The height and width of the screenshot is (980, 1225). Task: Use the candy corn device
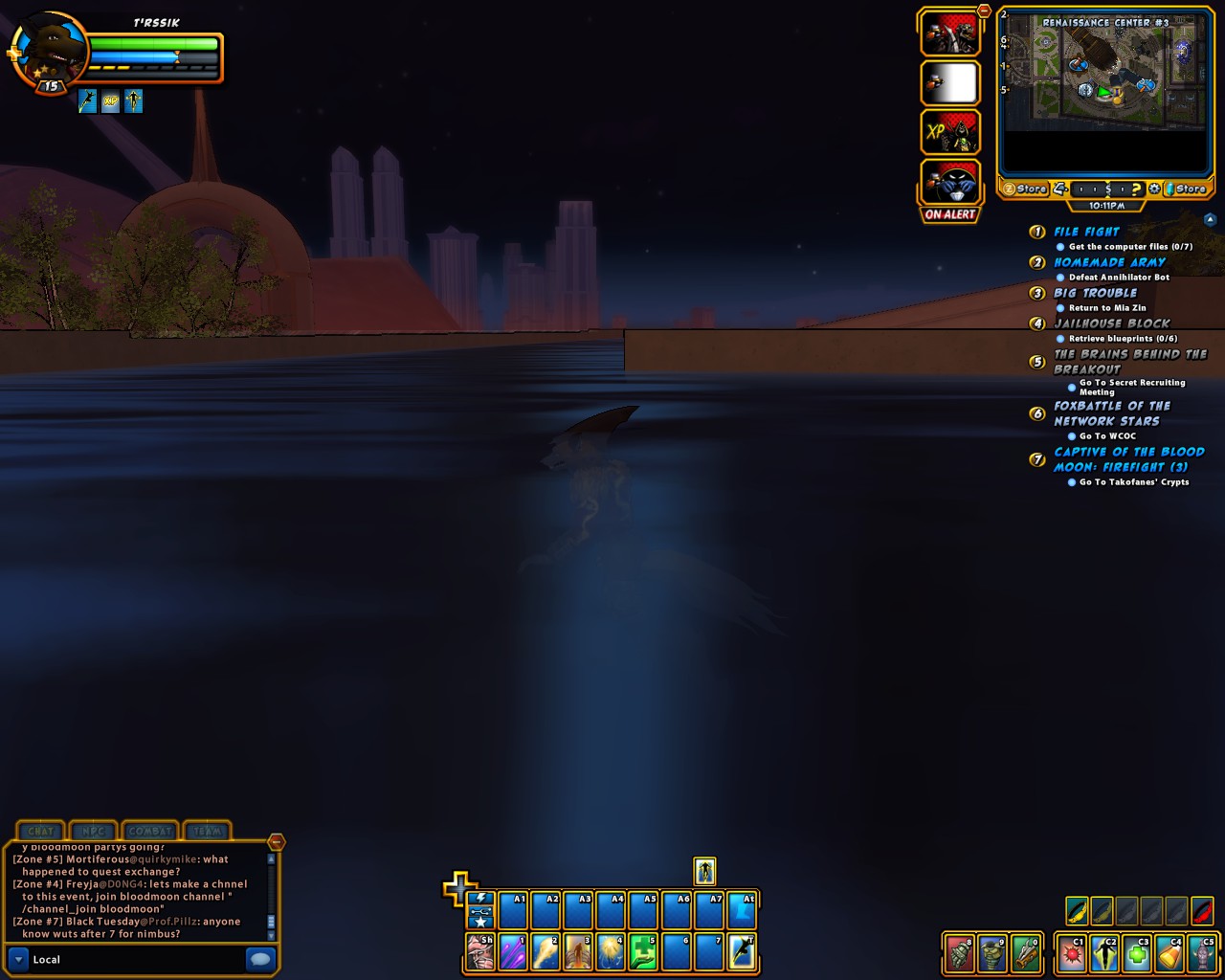[1169, 954]
